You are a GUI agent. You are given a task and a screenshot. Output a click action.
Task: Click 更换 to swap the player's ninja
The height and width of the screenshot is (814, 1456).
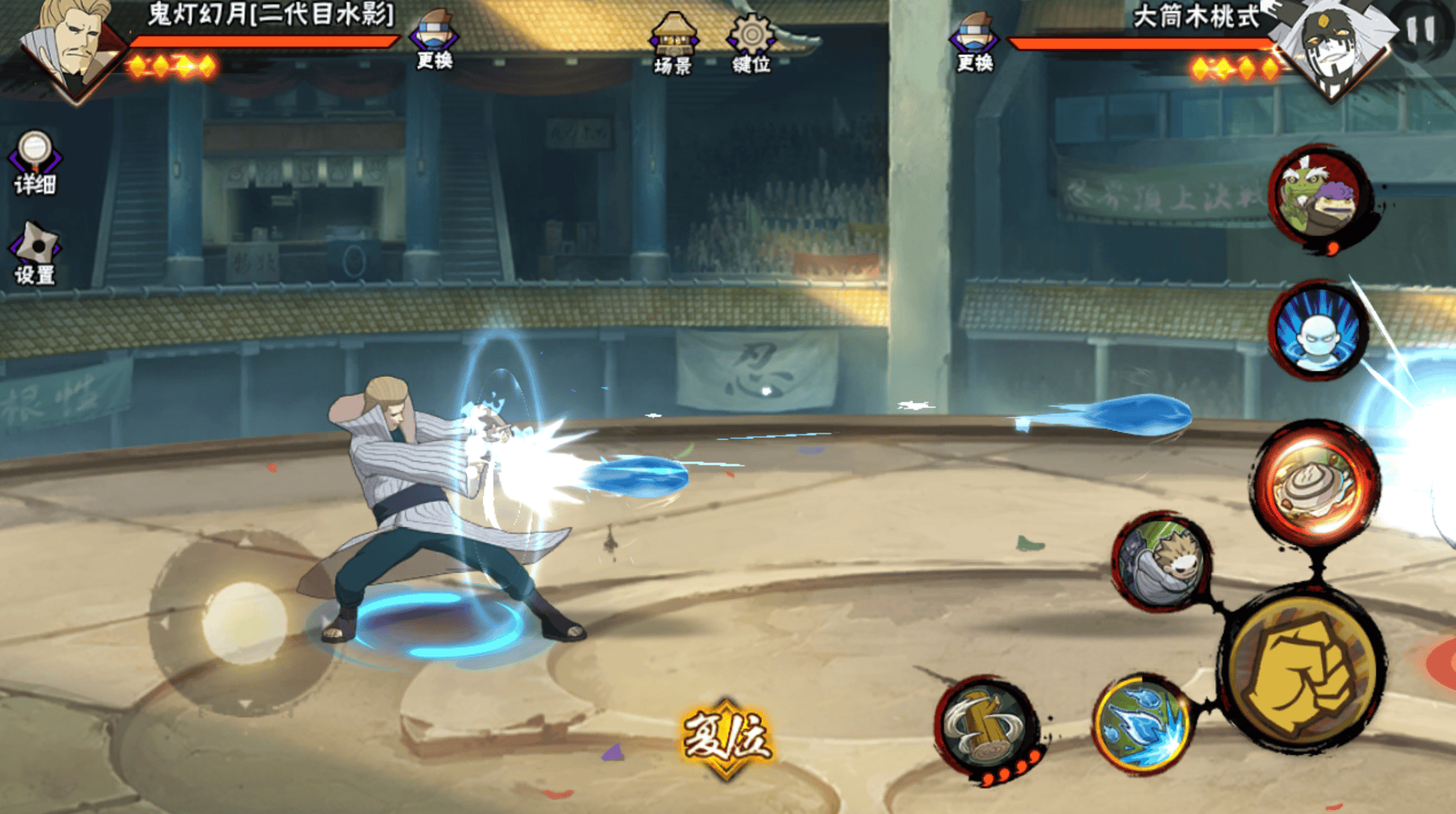tap(434, 41)
